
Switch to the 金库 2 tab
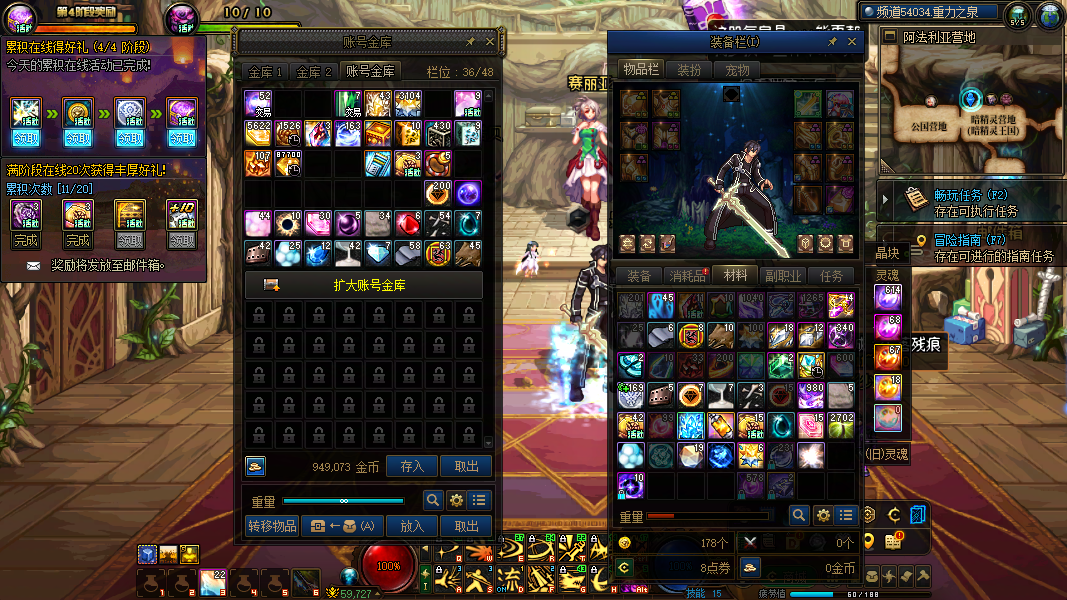(x=314, y=72)
